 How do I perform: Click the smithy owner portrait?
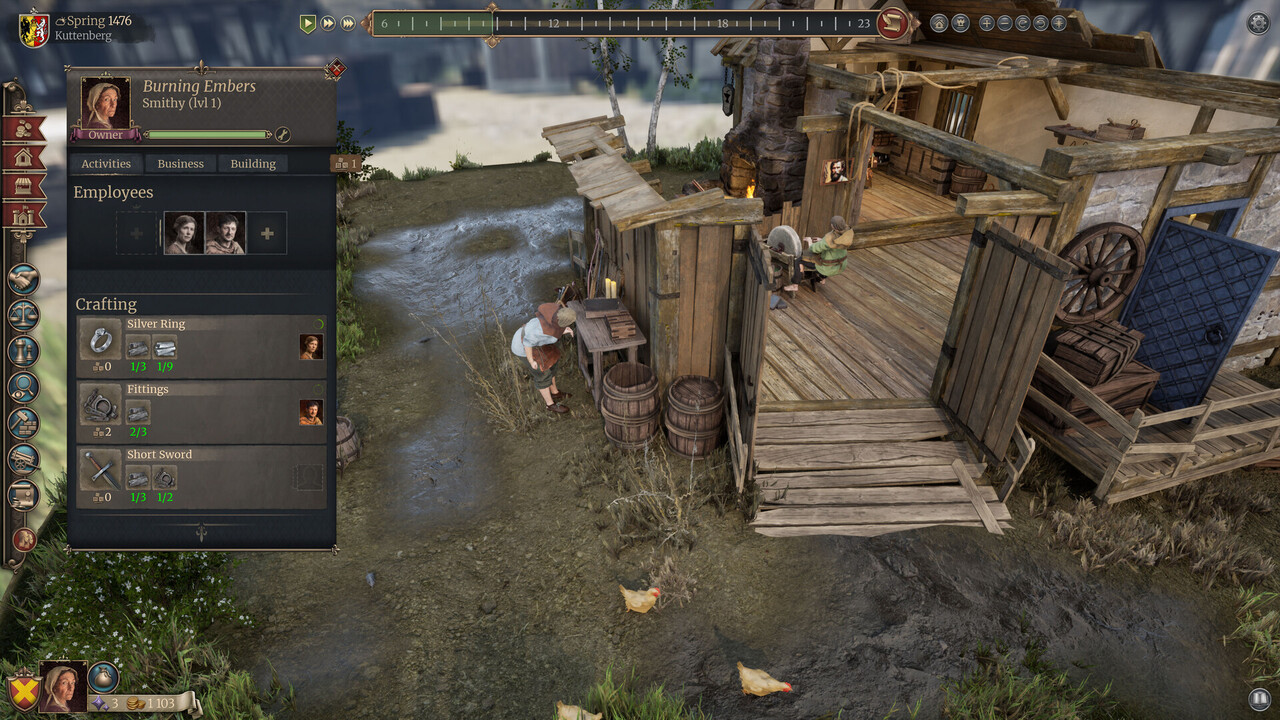pos(105,104)
